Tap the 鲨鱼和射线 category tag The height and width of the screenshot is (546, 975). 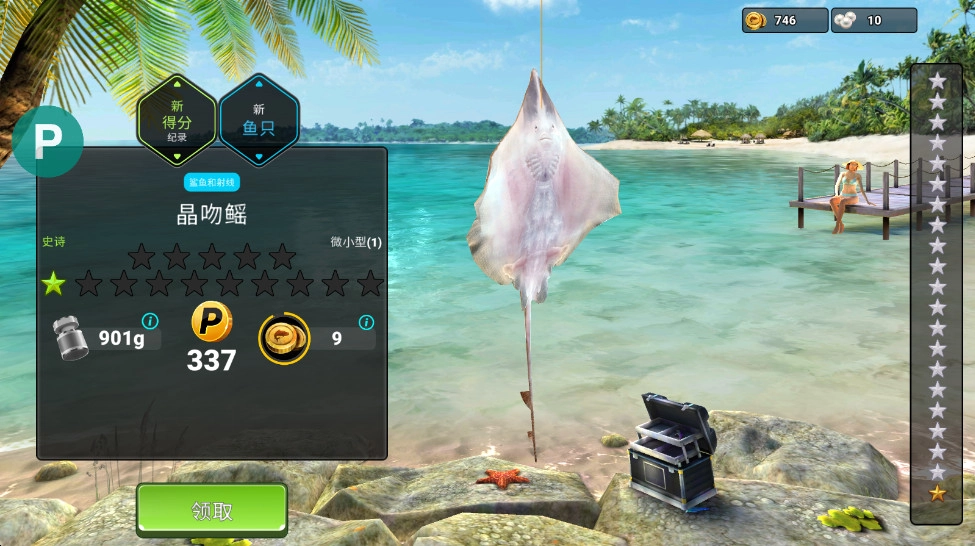point(212,183)
